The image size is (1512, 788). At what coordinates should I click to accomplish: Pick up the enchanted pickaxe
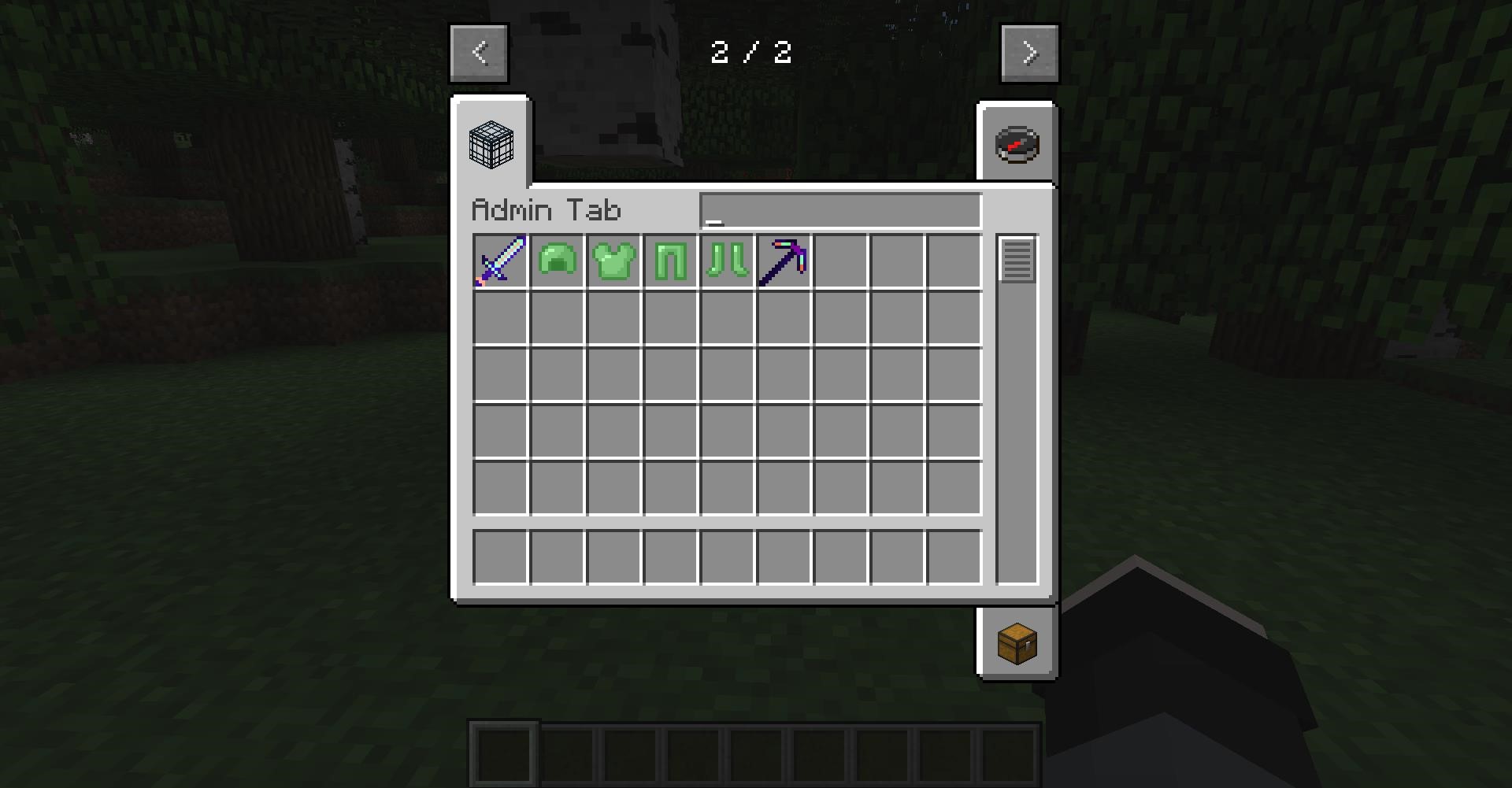tap(784, 261)
